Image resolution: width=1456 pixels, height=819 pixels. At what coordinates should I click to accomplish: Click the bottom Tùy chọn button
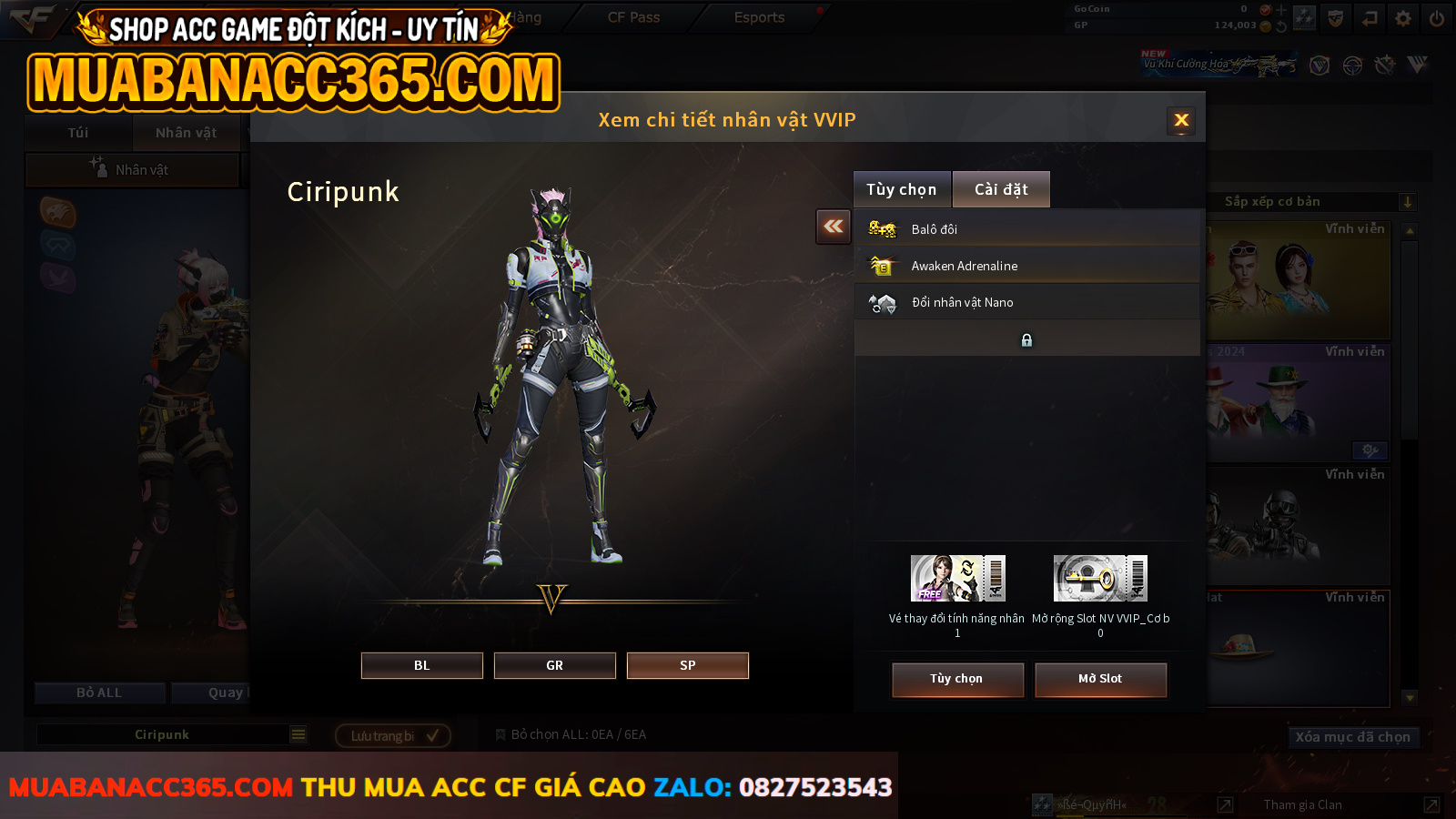pyautogui.click(x=957, y=679)
